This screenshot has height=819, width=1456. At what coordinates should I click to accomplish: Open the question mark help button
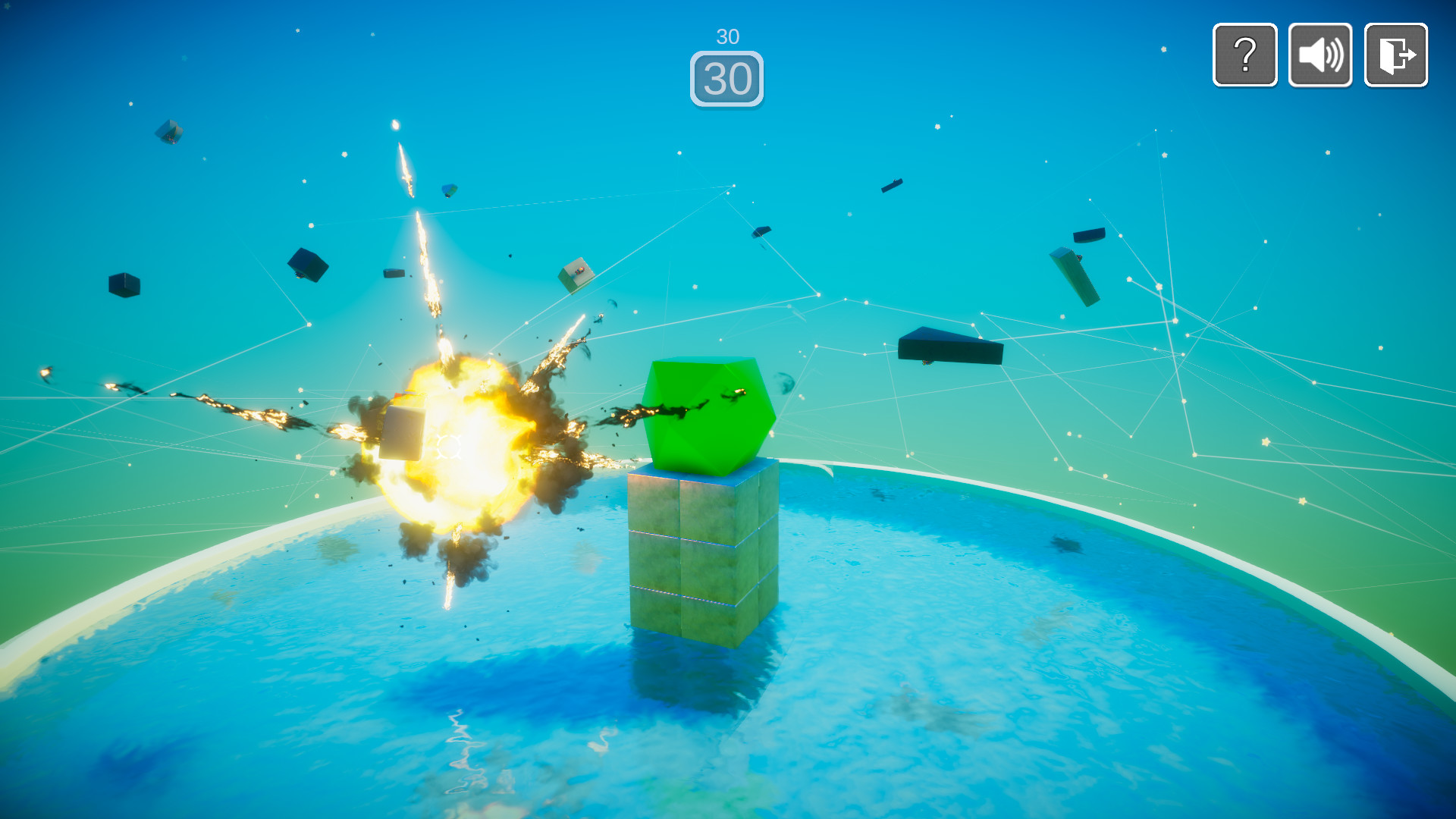tap(1244, 55)
